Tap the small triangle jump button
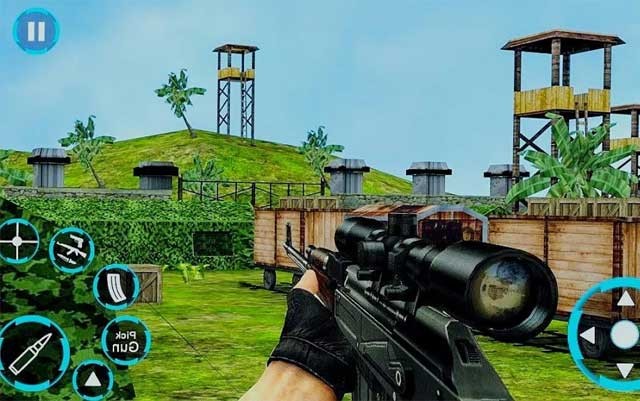 coord(93,379)
